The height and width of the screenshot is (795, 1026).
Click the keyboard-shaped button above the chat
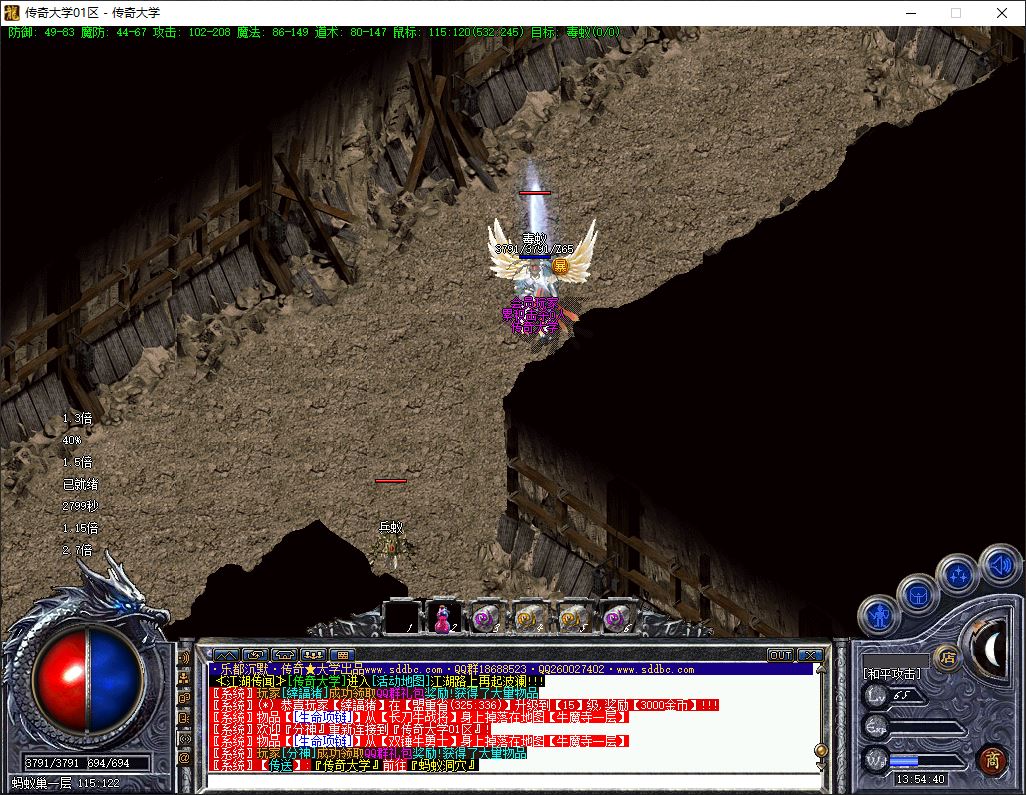pos(340,655)
